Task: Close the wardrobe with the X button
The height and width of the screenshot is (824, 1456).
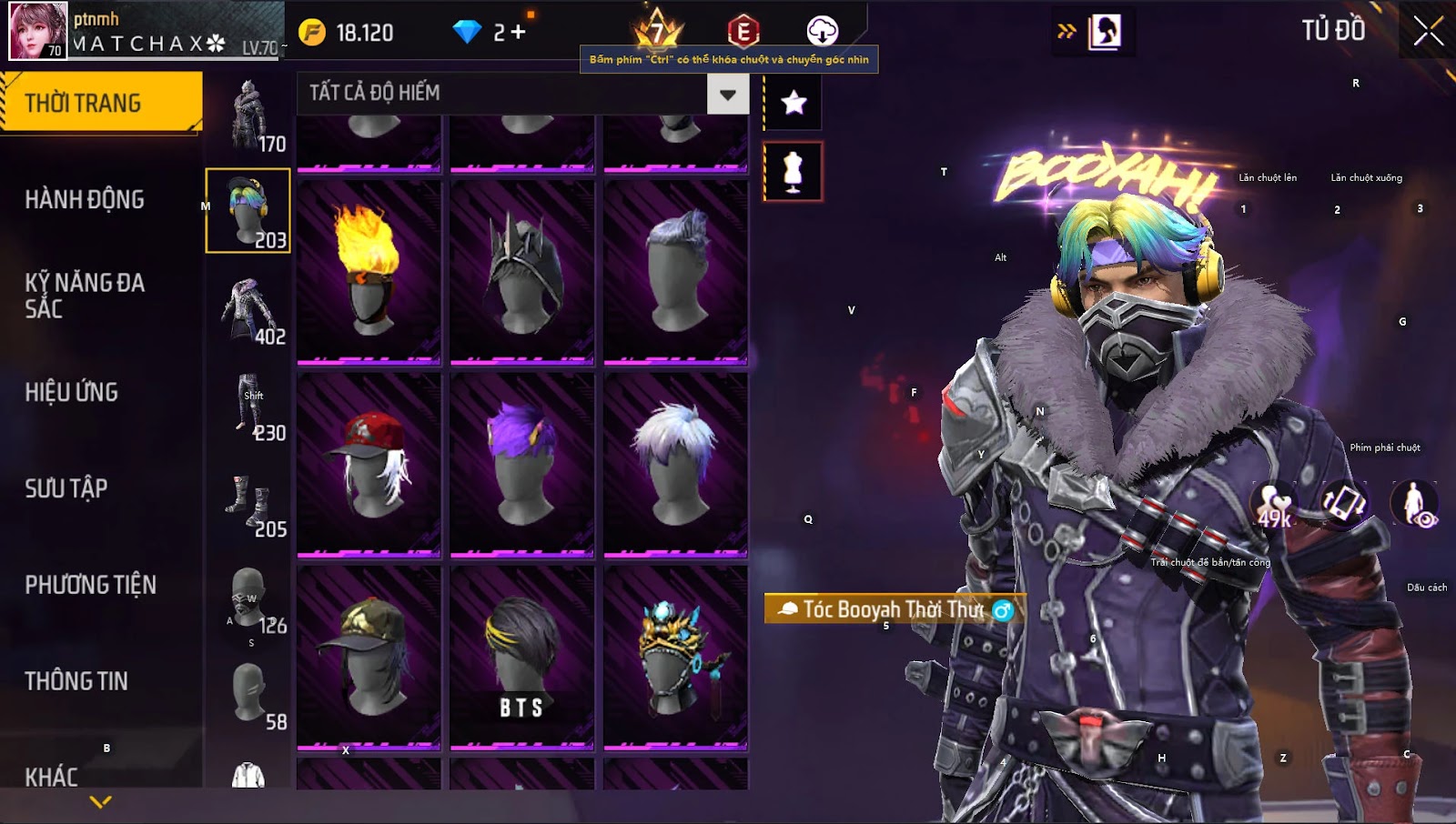Action: 1428,31
